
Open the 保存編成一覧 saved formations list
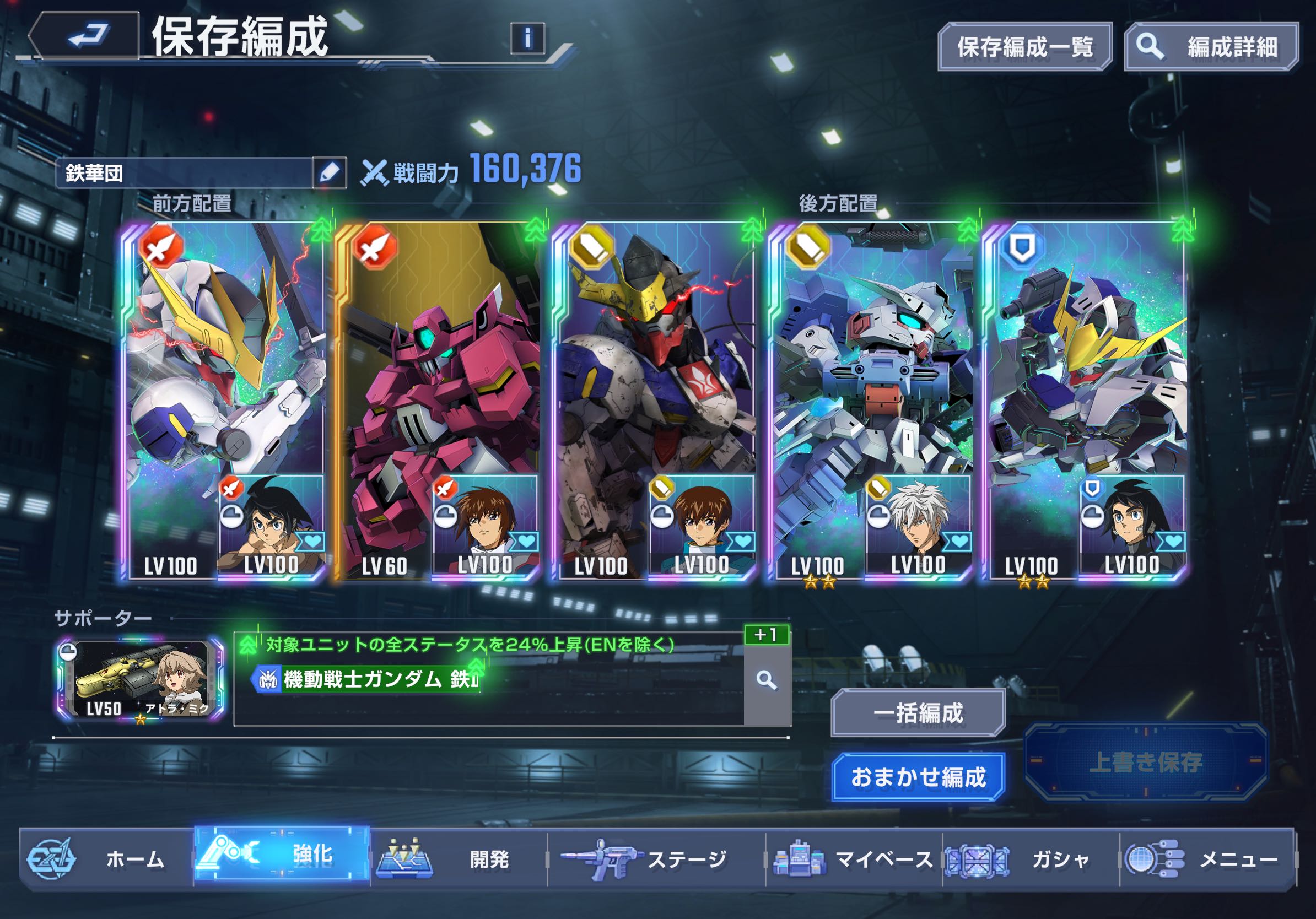tap(1024, 47)
